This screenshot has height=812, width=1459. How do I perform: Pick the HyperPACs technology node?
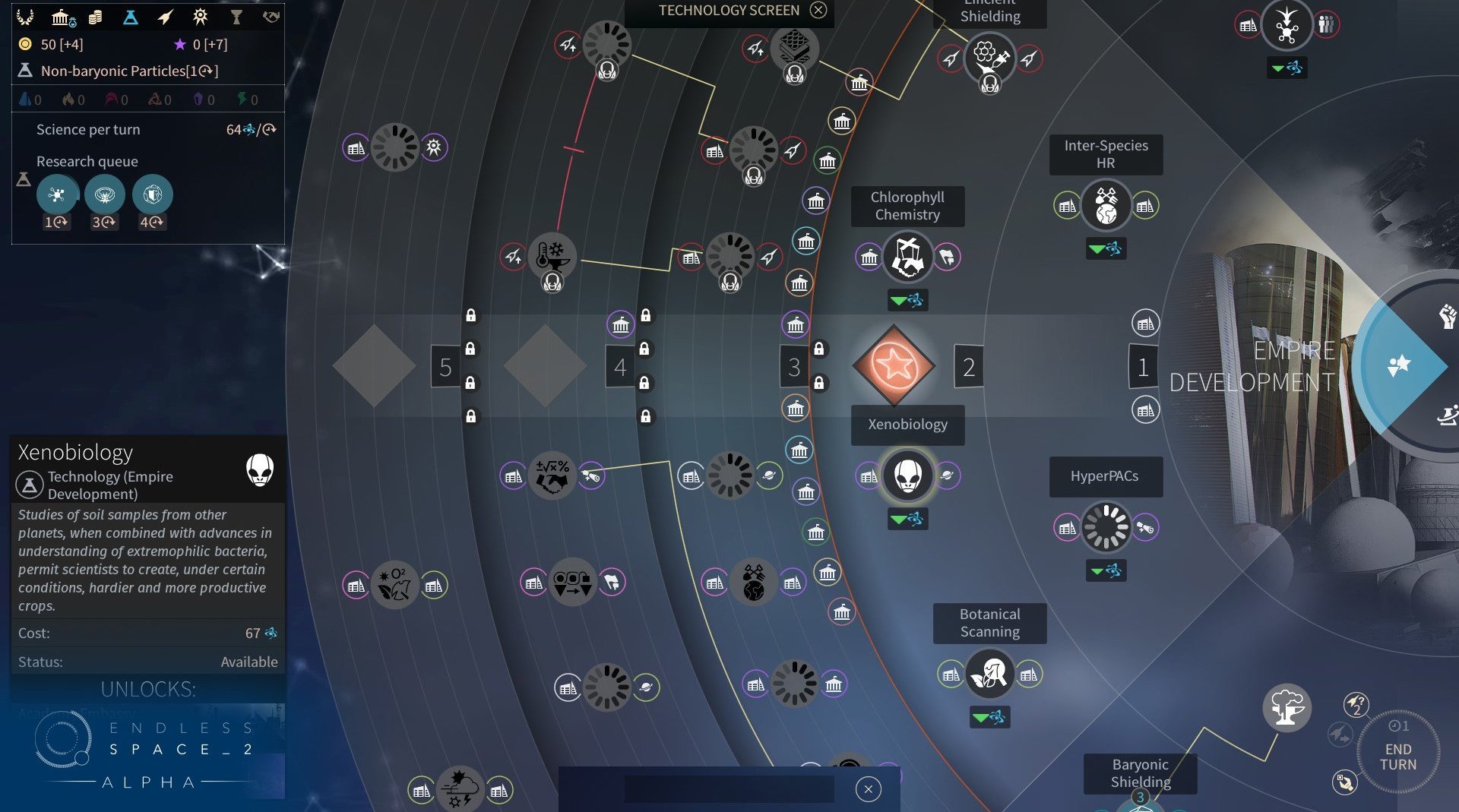pos(1106,526)
